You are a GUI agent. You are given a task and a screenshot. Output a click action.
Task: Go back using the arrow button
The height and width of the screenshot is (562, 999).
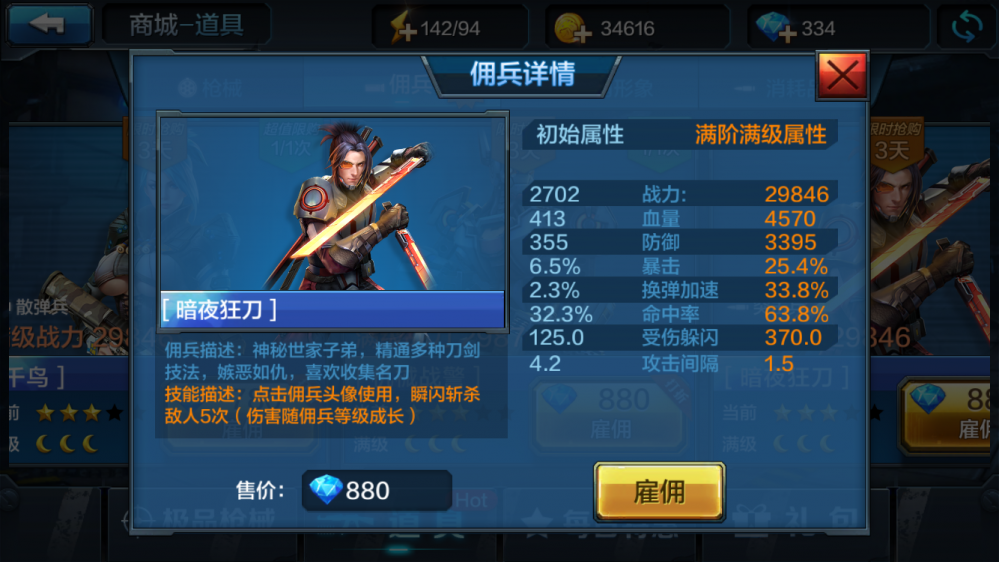coord(47,25)
